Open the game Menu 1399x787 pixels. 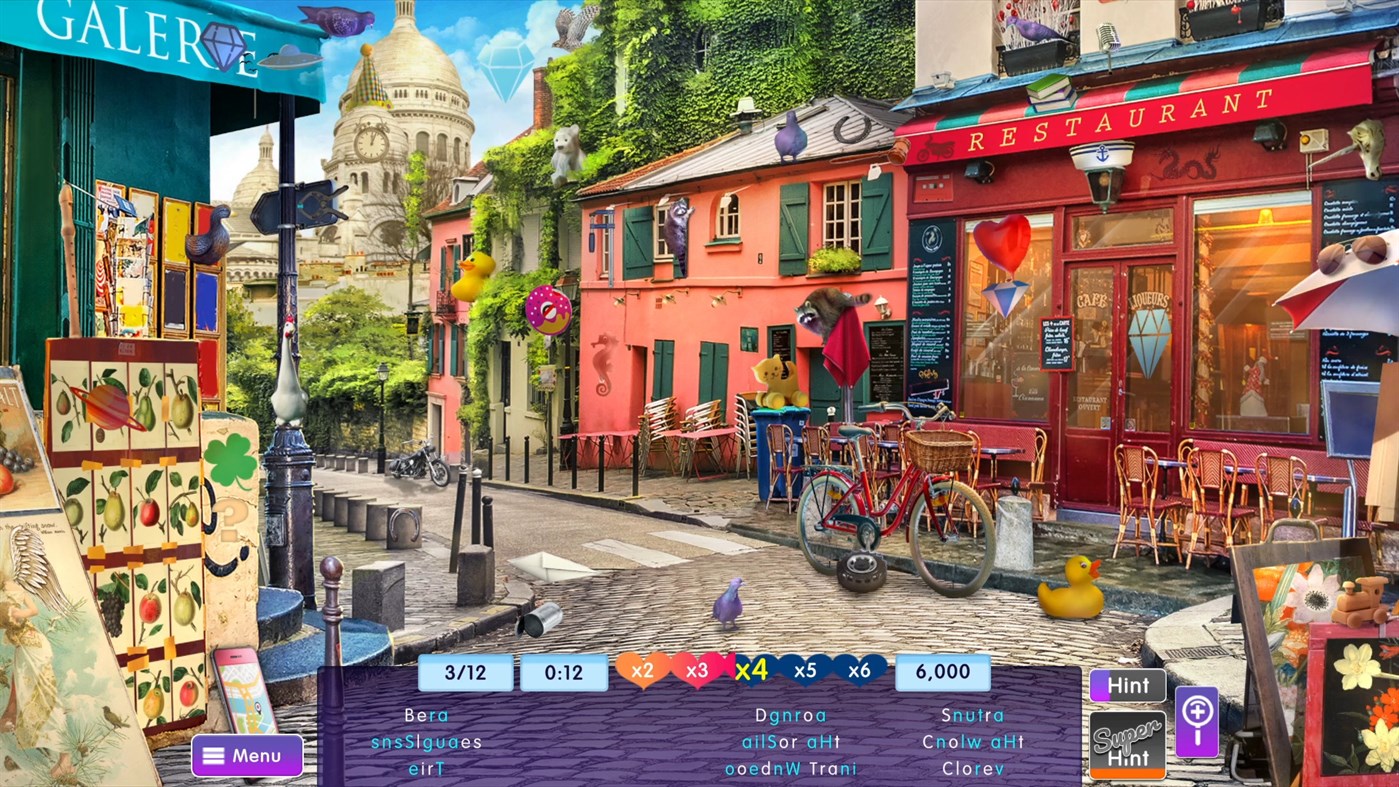coord(246,755)
